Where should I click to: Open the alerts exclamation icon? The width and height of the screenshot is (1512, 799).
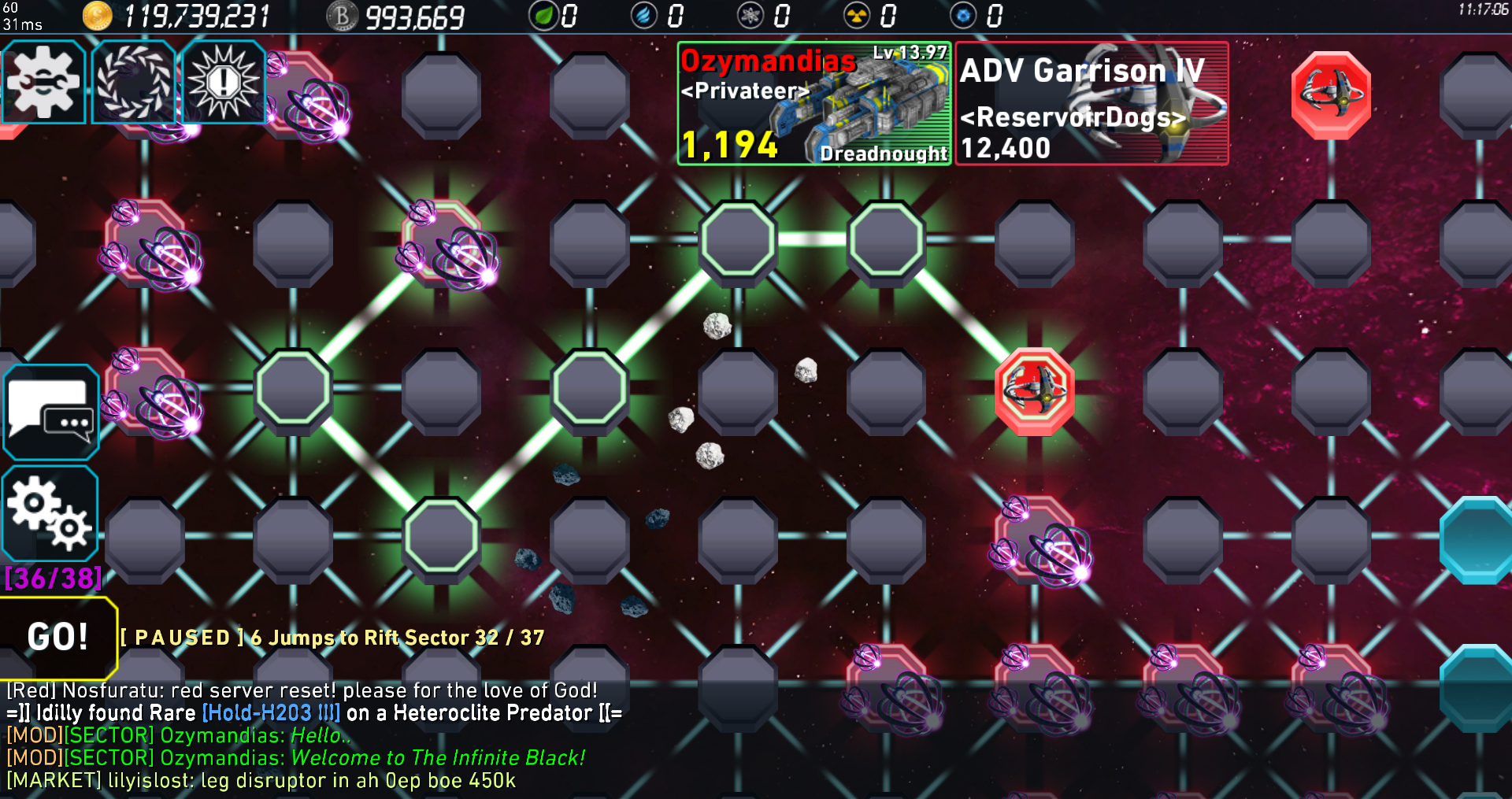[223, 81]
